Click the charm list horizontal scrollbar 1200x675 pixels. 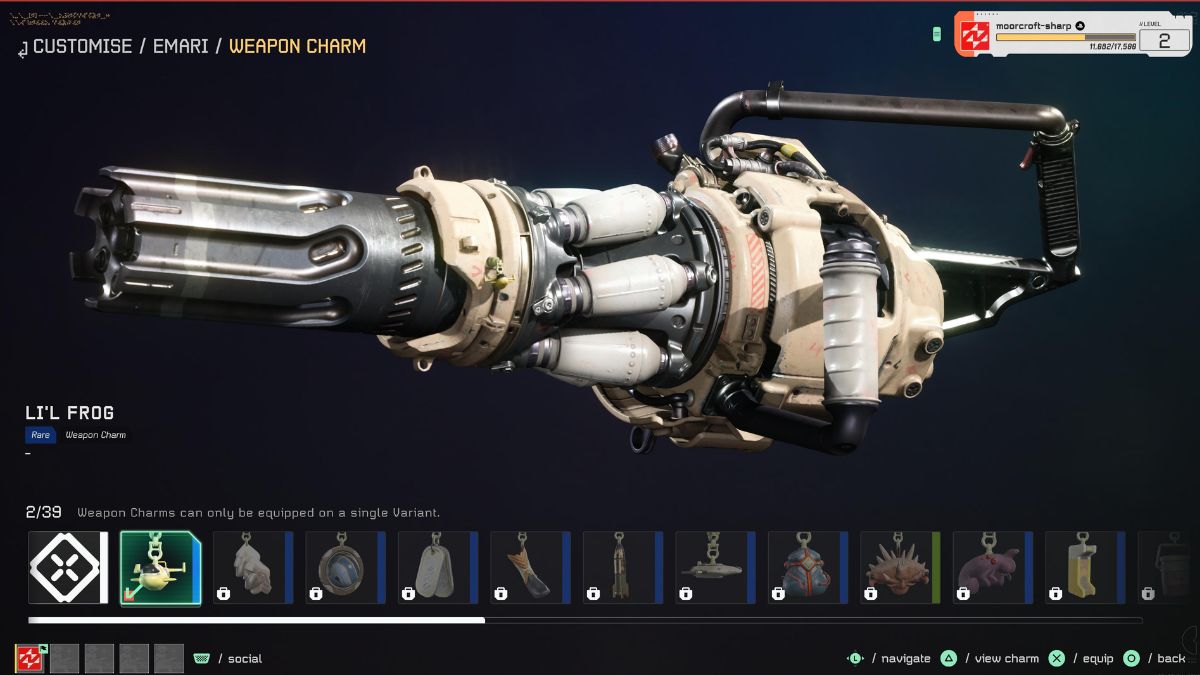coord(585,620)
